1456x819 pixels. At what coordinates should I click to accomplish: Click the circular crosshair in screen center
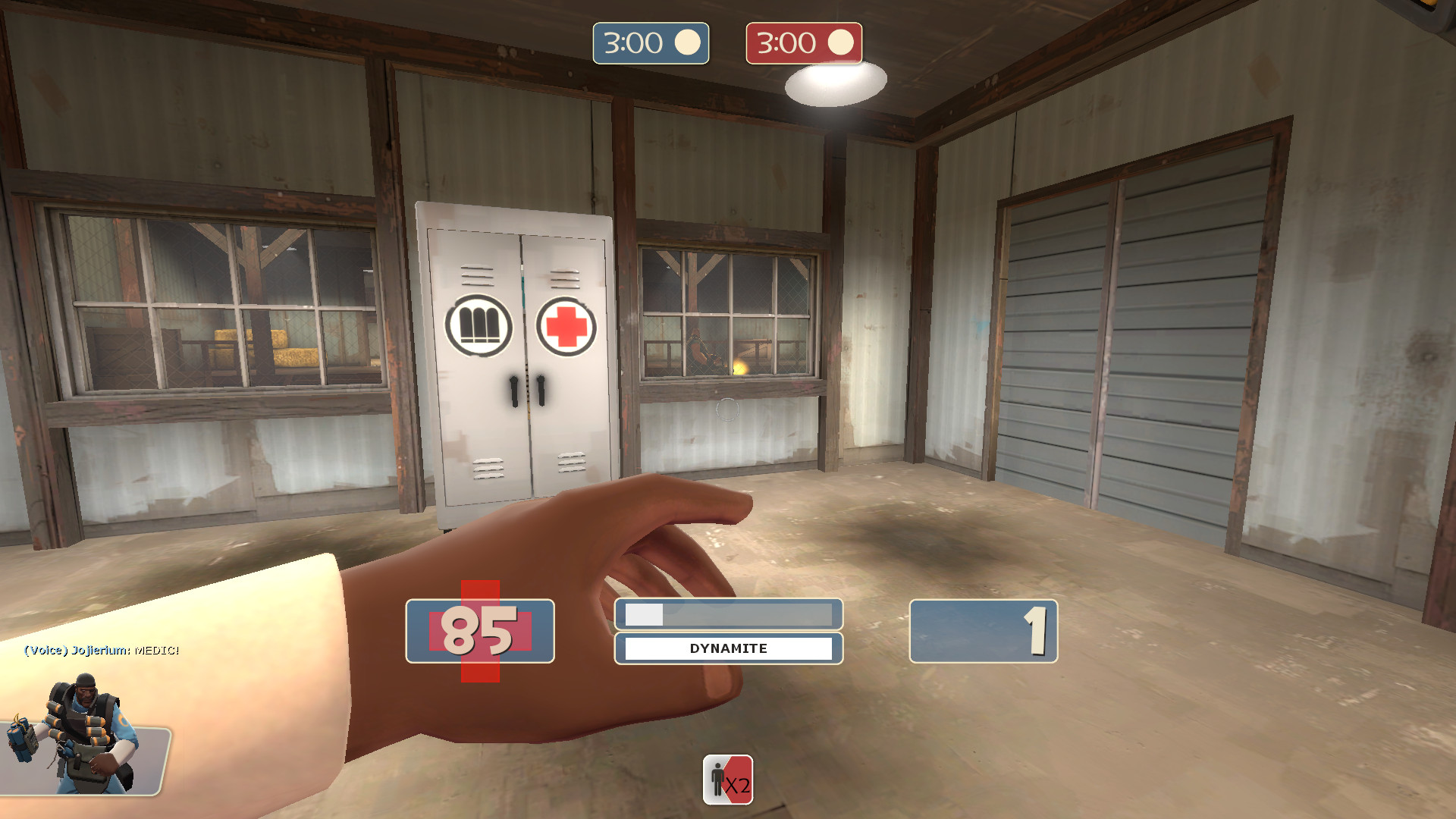(726, 409)
